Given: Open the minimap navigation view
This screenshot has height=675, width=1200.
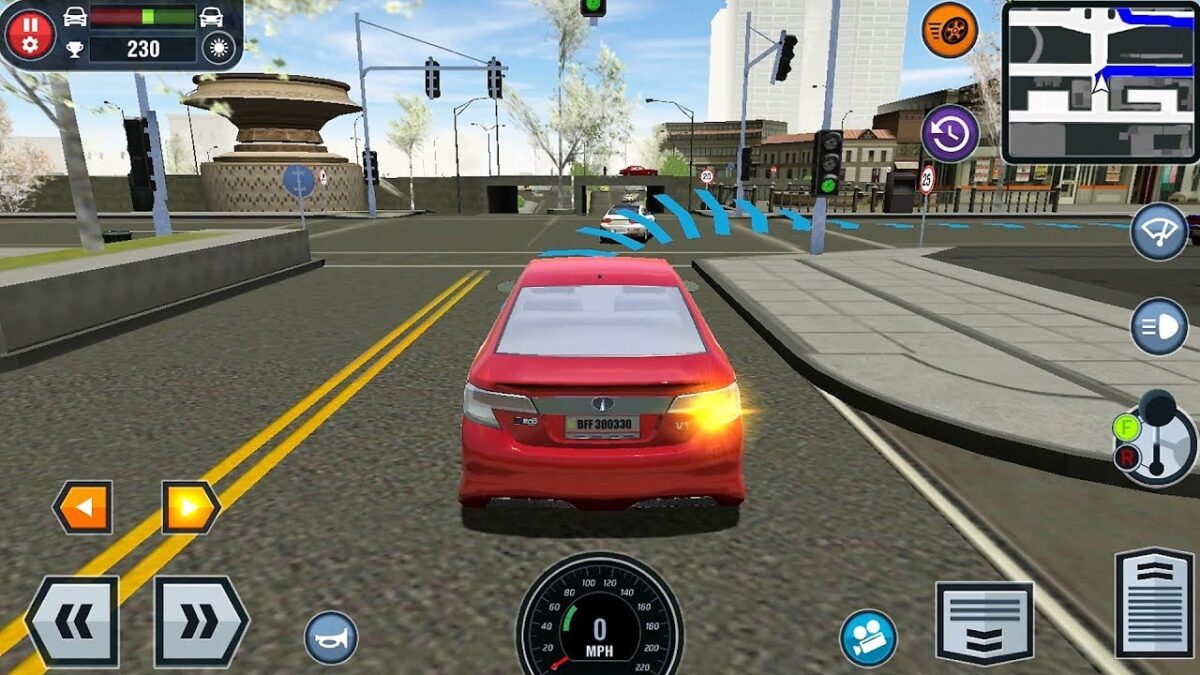Looking at the screenshot, I should pyautogui.click(x=1100, y=82).
